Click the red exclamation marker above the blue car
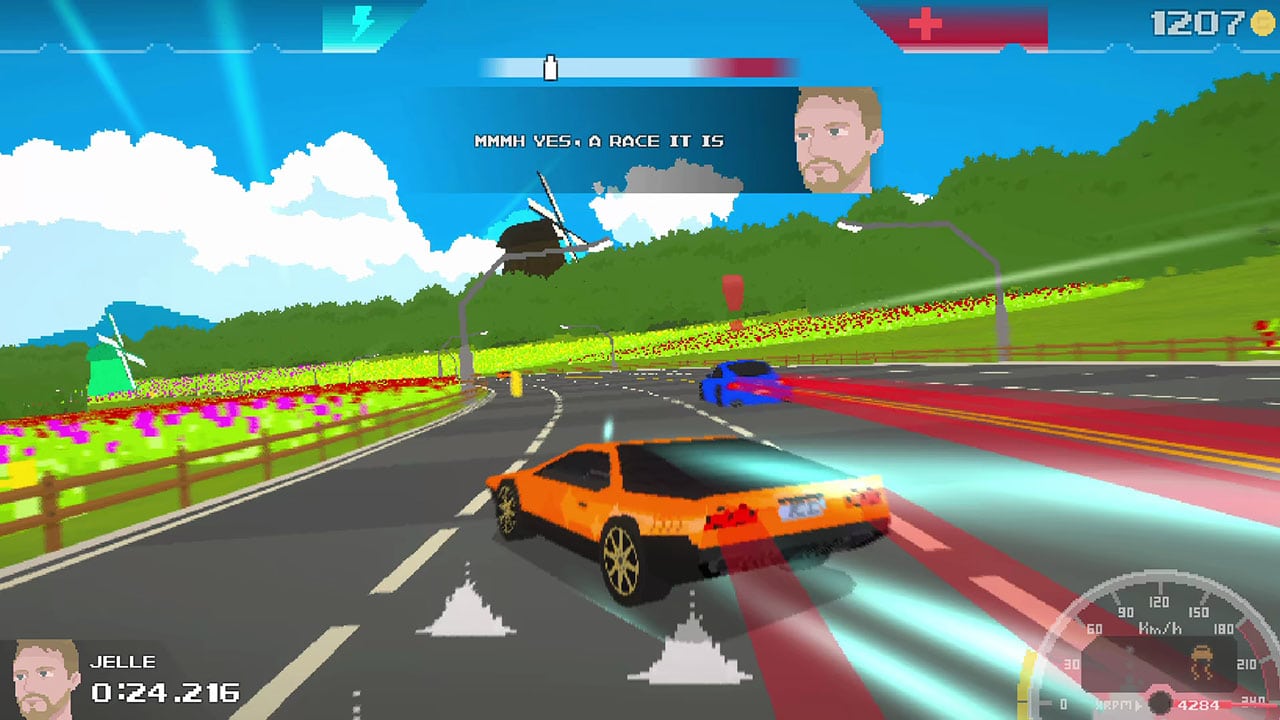Image resolution: width=1280 pixels, height=720 pixels. [731, 292]
